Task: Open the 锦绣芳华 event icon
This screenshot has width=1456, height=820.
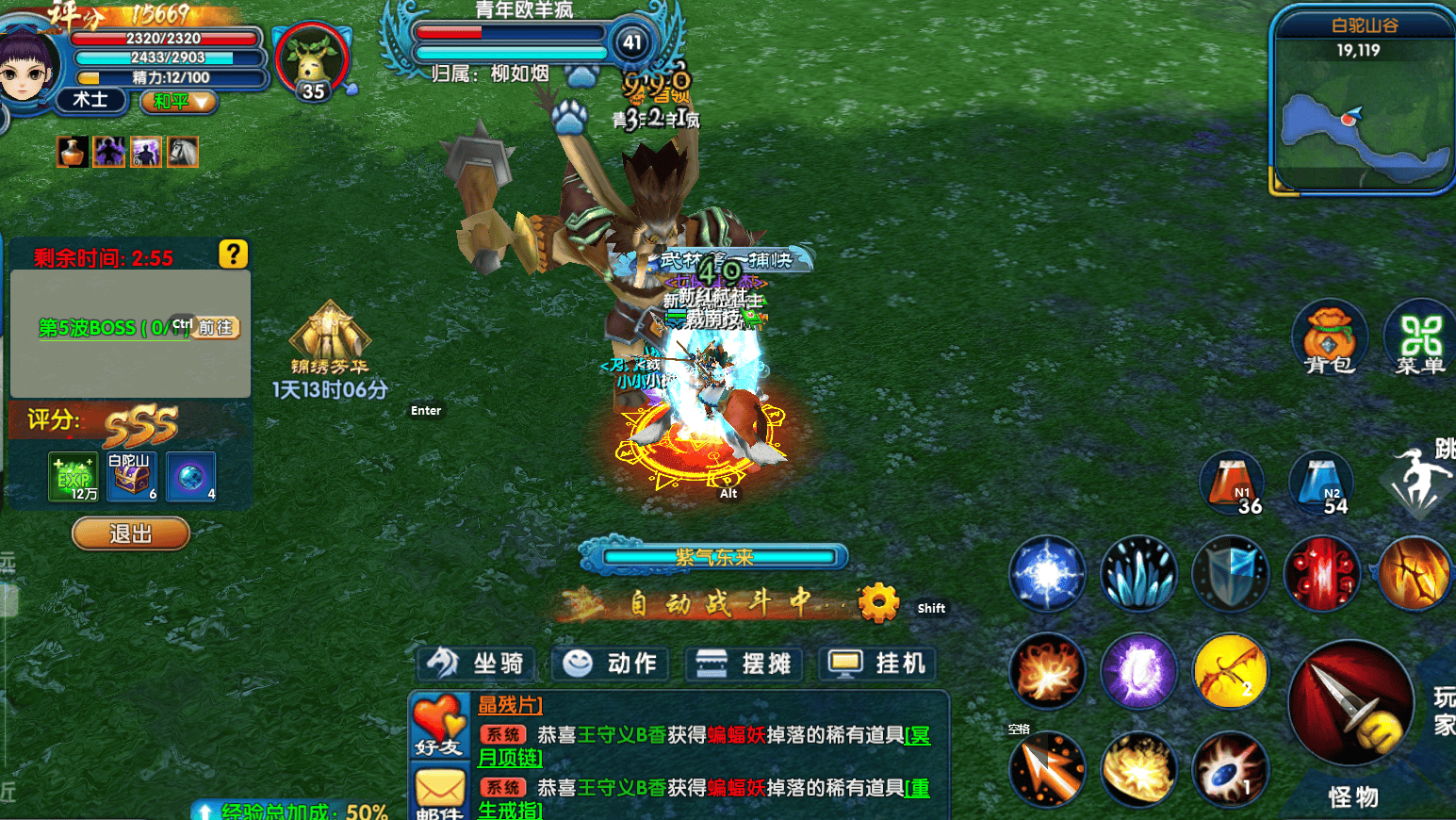Action: pos(329,338)
